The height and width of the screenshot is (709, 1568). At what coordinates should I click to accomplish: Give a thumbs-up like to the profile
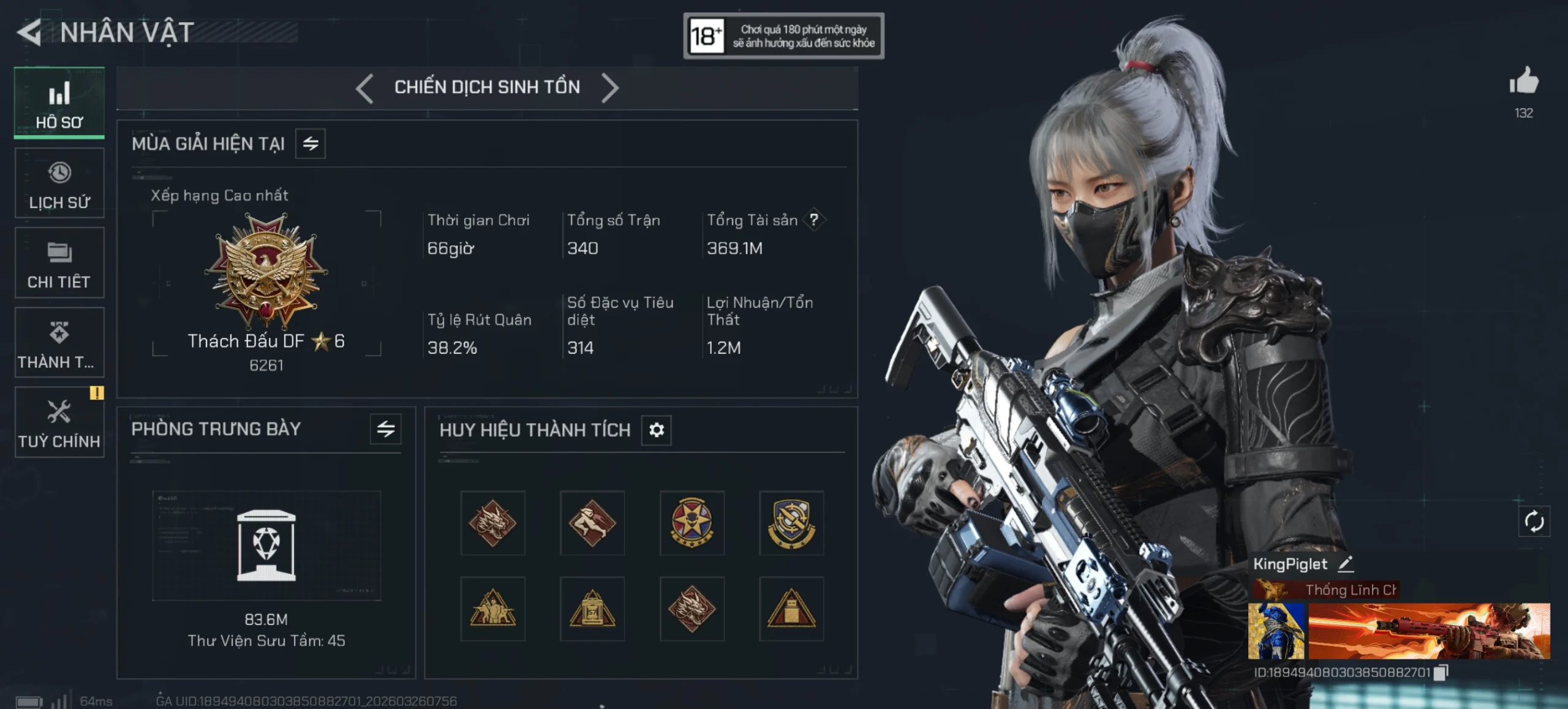click(1523, 82)
